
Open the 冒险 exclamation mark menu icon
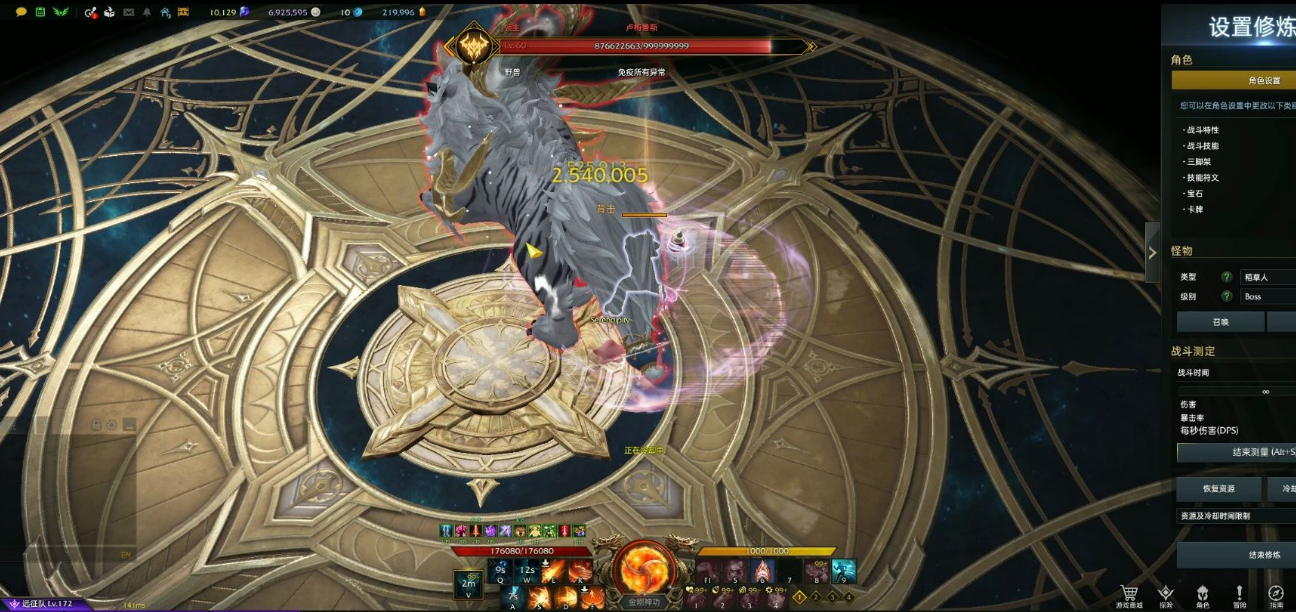[x=1240, y=594]
